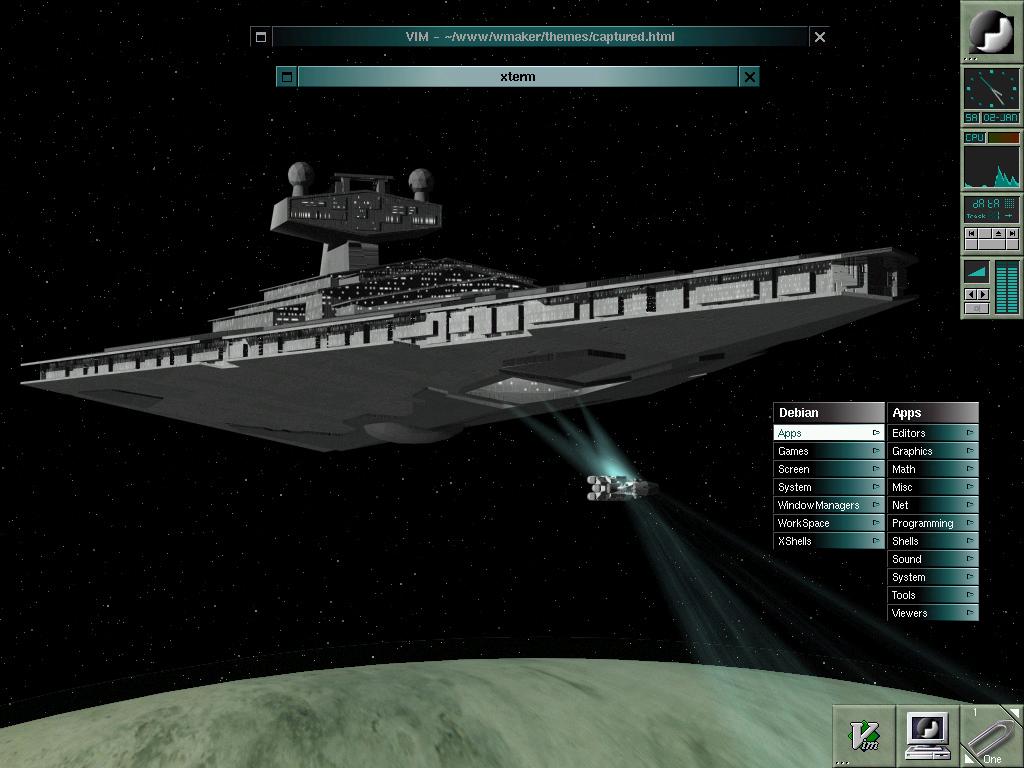Viewport: 1024px width, 768px height.
Task: Open the XShells submenu
Action: tap(828, 541)
